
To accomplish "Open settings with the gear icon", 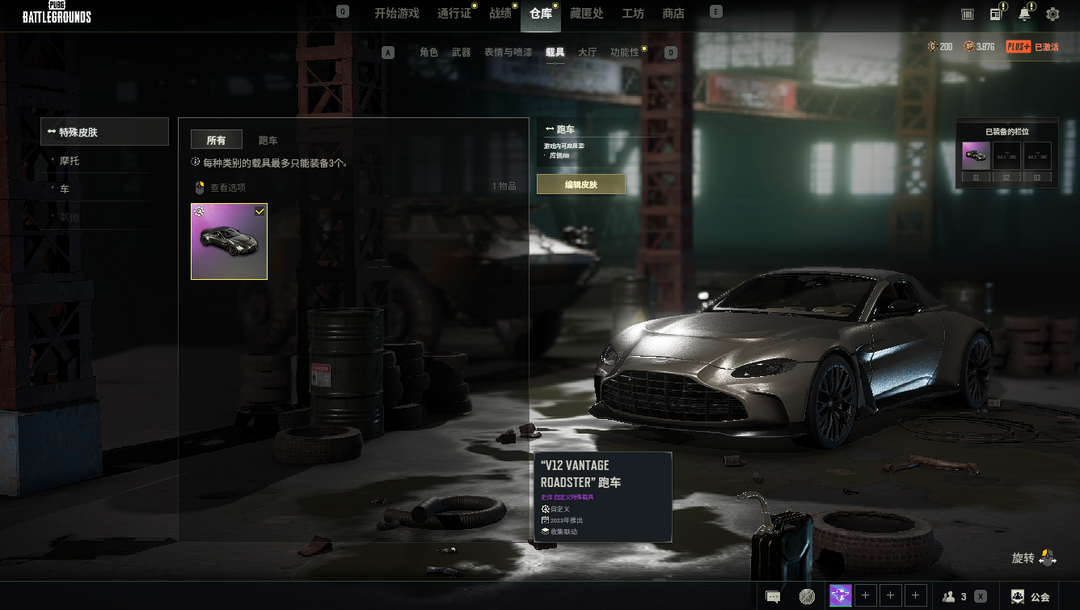I will click(x=1052, y=14).
